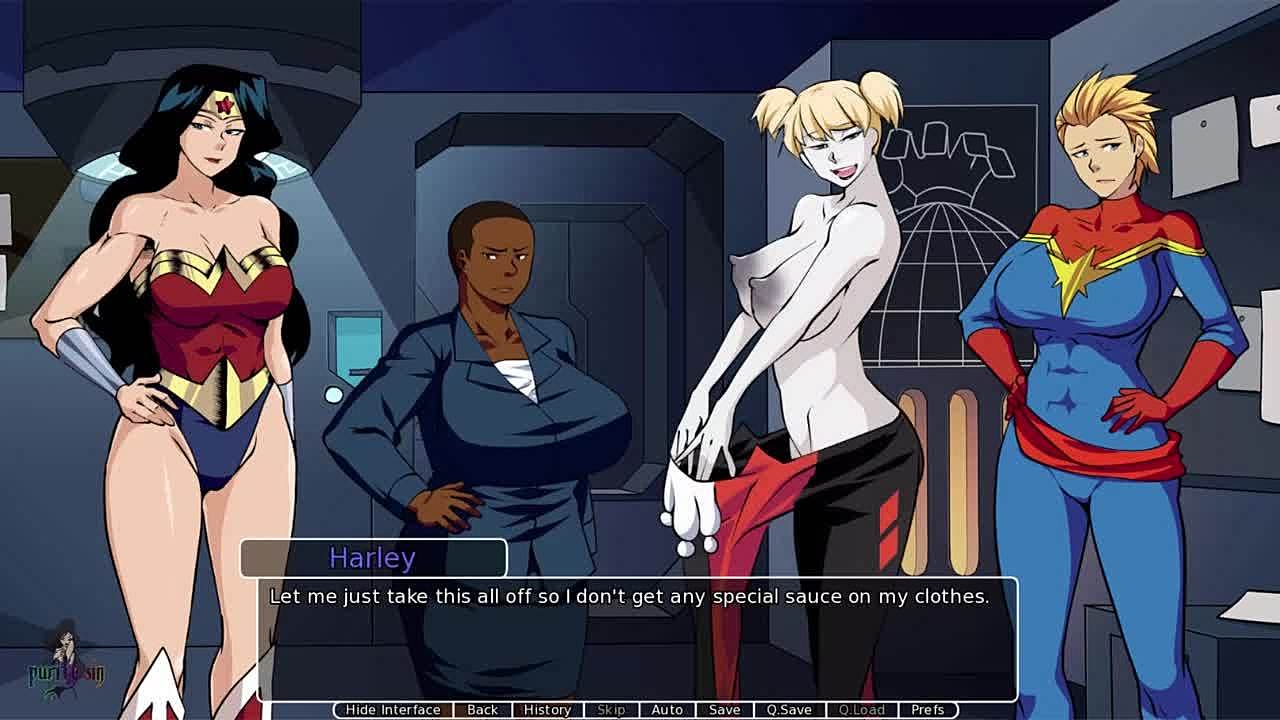Viewport: 1280px width, 720px height.
Task: Go Back to the previous line
Action: [x=482, y=710]
